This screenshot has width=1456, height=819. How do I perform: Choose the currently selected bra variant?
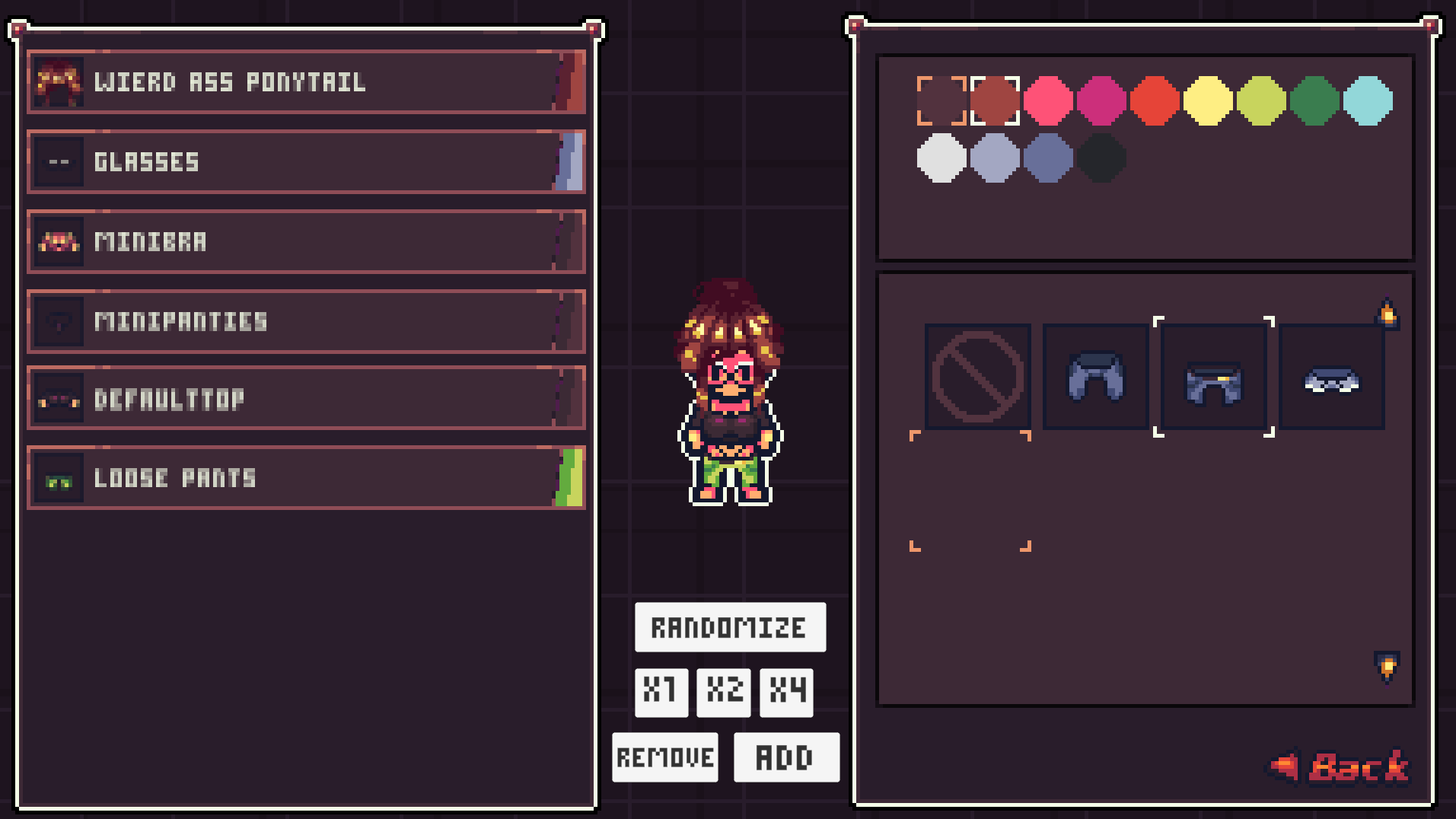[x=1214, y=378]
